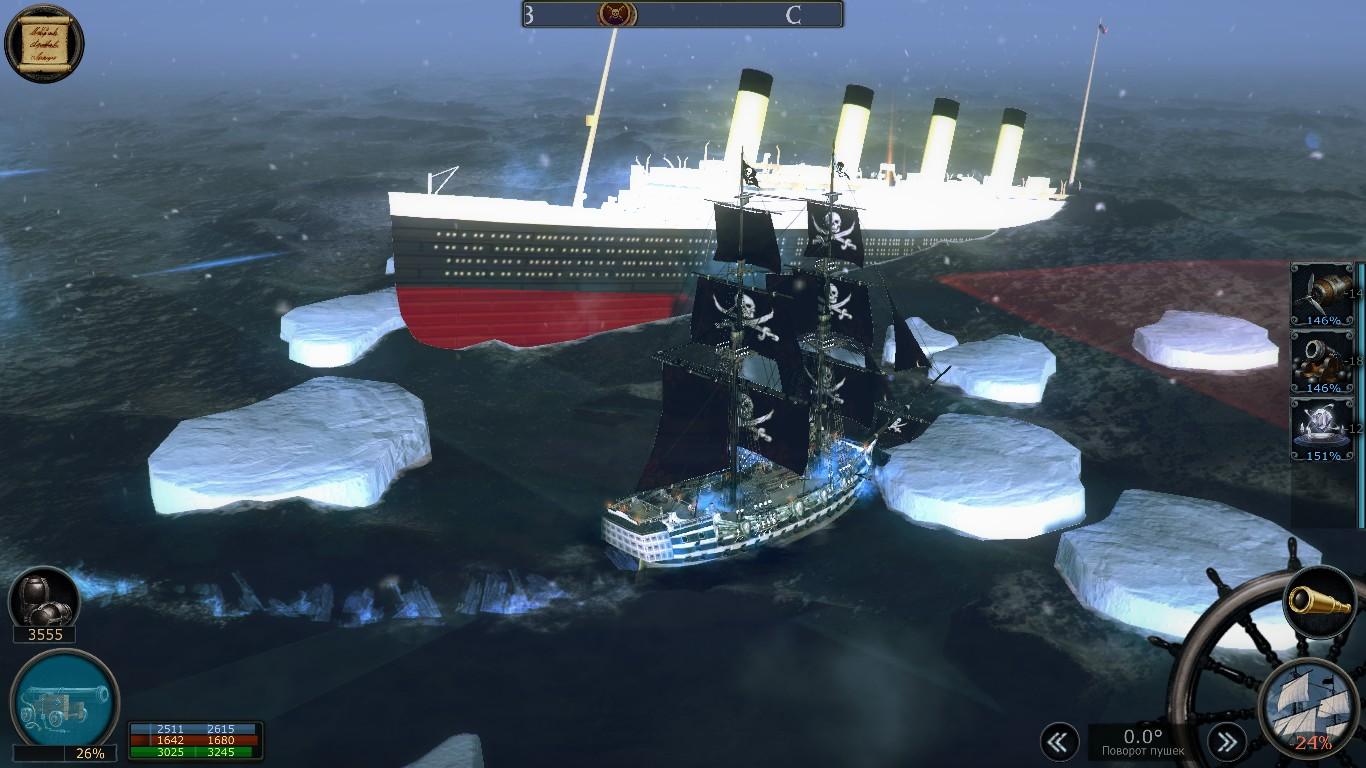Fire using the blue cannon button

click(64, 698)
